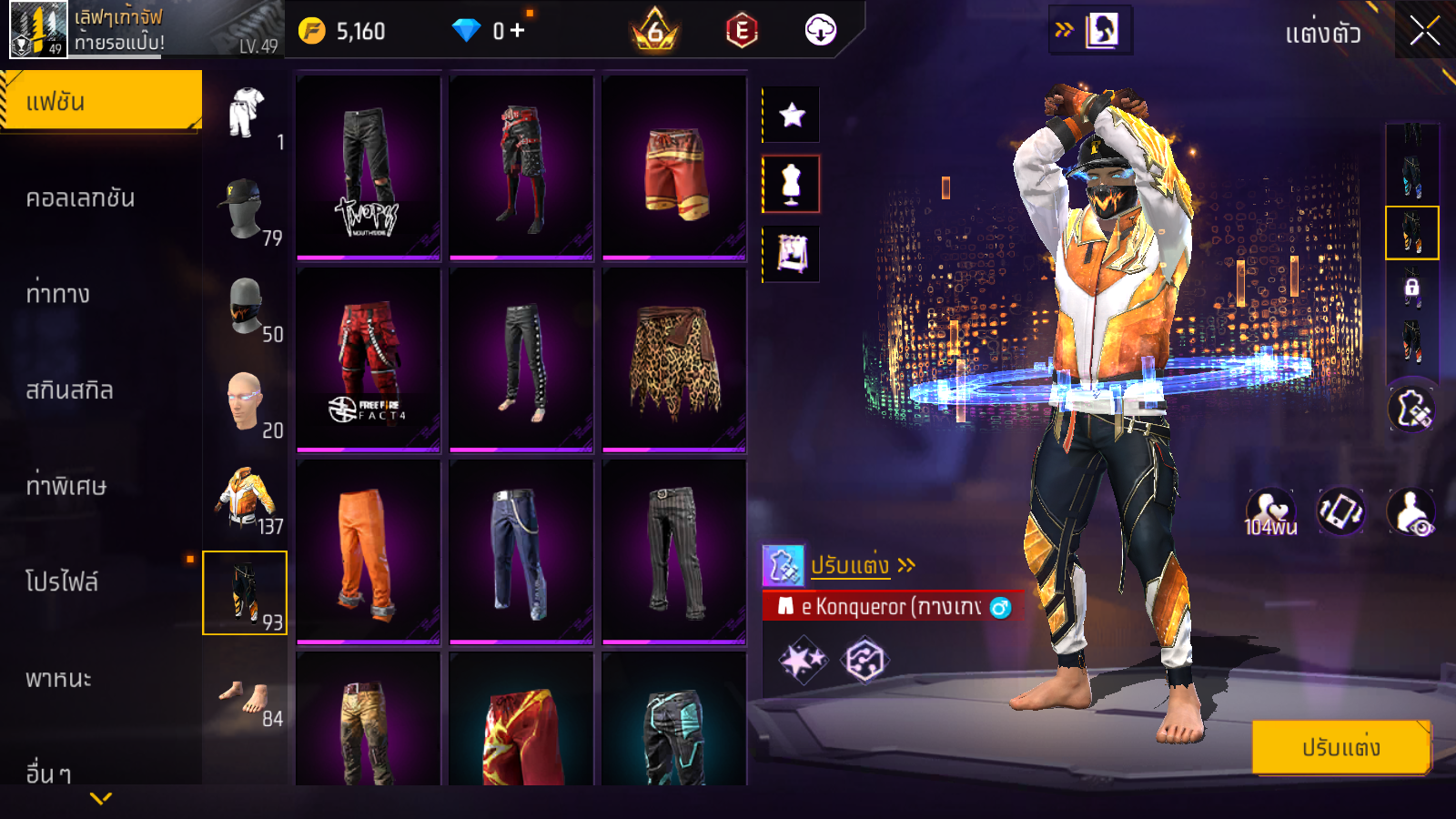Switch to the คอลเลกชัน collection tab
1456x819 pixels.
80,198
